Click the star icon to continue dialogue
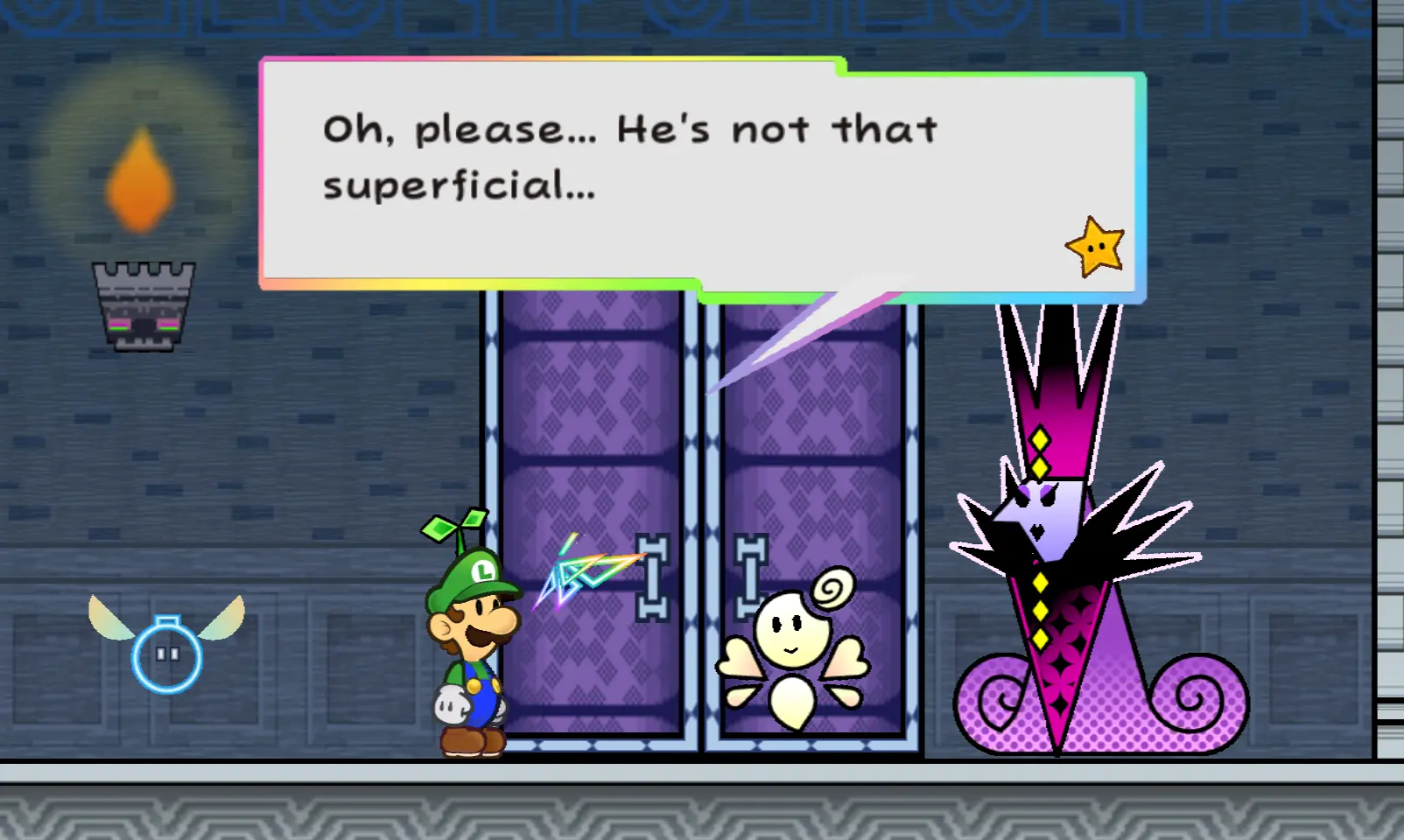The height and width of the screenshot is (840, 1404). 1095,247
